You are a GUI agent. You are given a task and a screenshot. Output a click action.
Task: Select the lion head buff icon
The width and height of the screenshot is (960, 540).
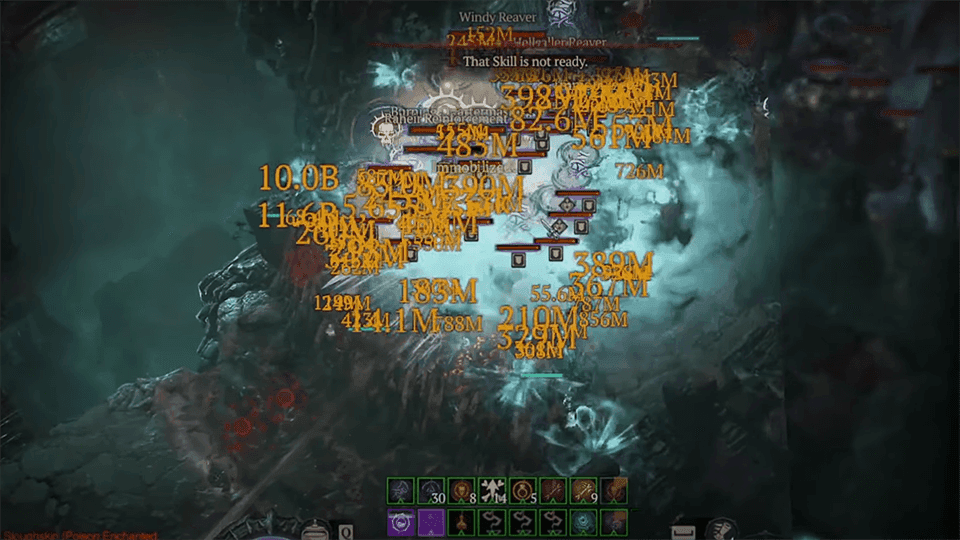tap(461, 490)
